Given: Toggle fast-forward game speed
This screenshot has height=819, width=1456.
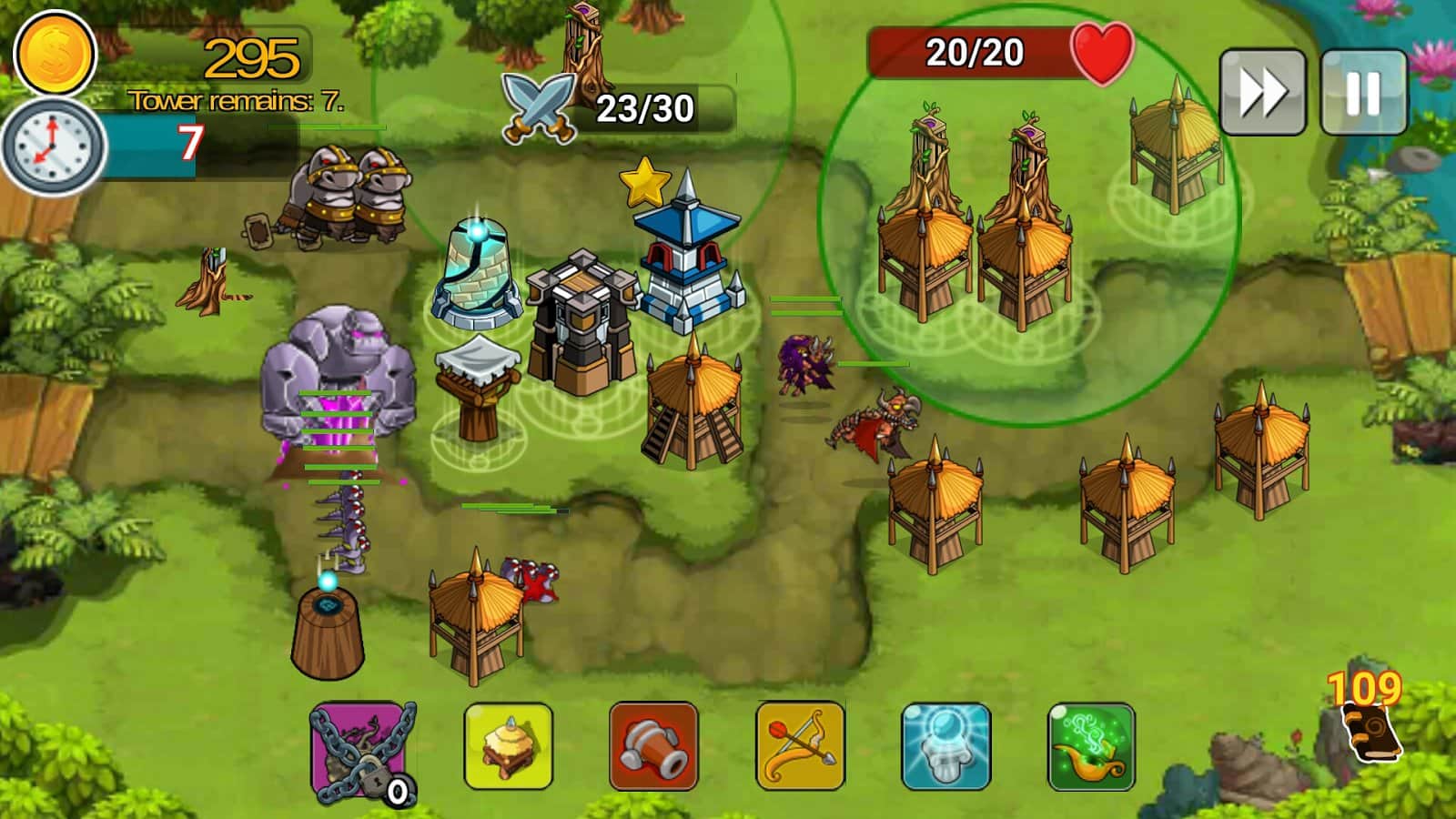Looking at the screenshot, I should click(x=1263, y=91).
